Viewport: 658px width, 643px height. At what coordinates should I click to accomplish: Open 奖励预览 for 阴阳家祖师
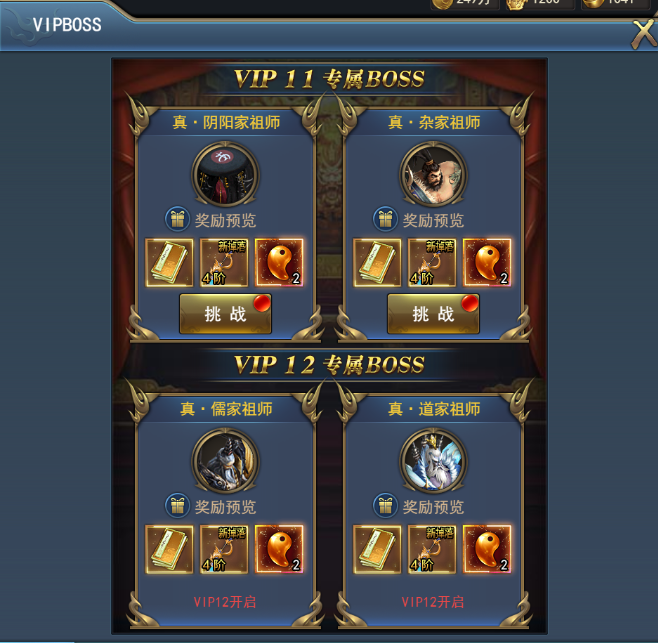coord(212,220)
